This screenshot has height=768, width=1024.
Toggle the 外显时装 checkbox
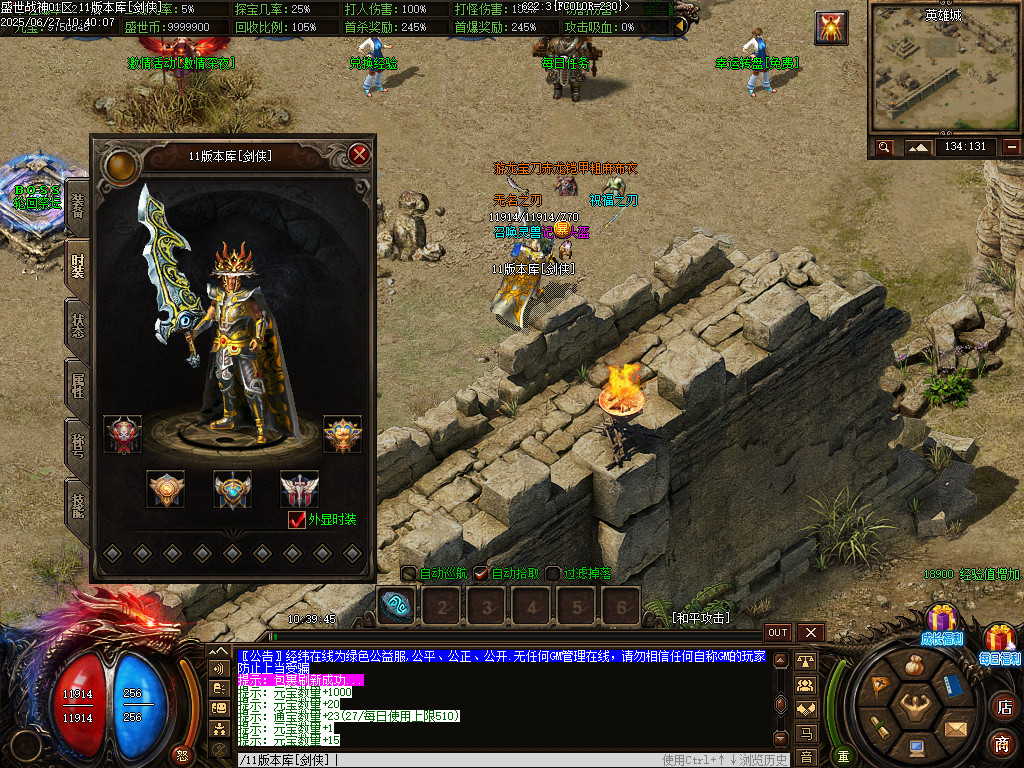(296, 519)
